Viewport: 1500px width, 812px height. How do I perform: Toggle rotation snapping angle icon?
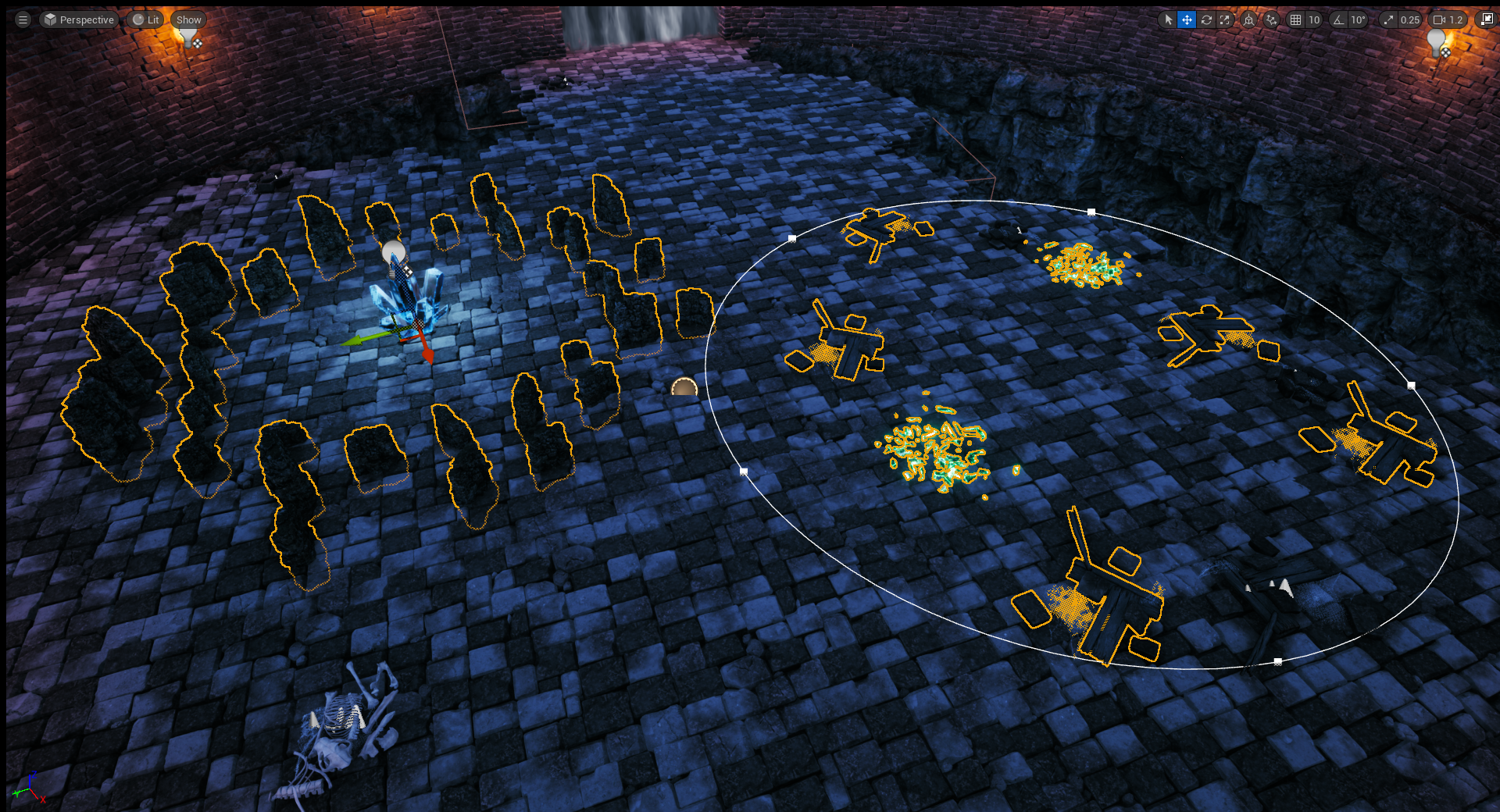(1339, 20)
